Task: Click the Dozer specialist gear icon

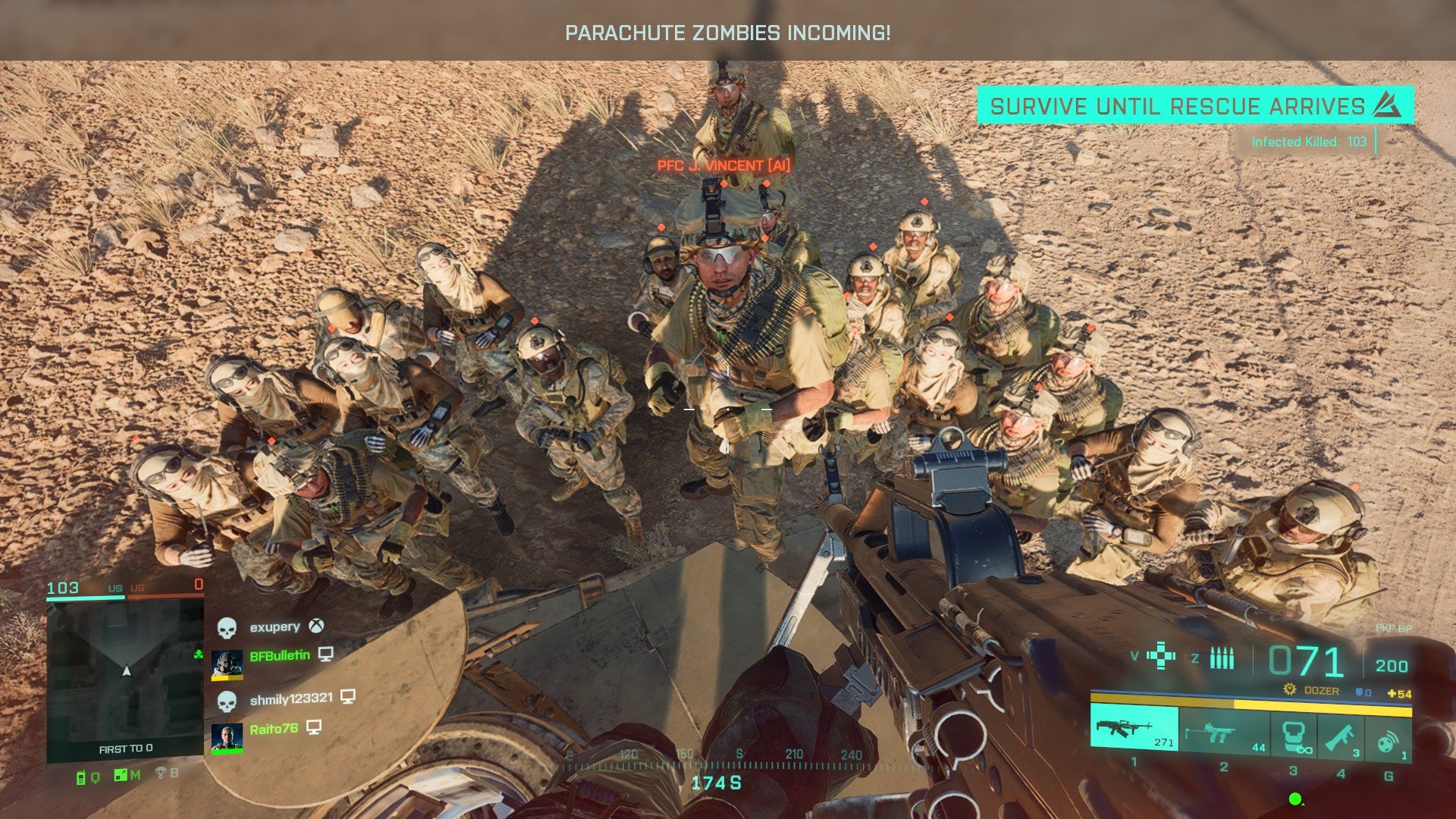Action: point(1288,690)
